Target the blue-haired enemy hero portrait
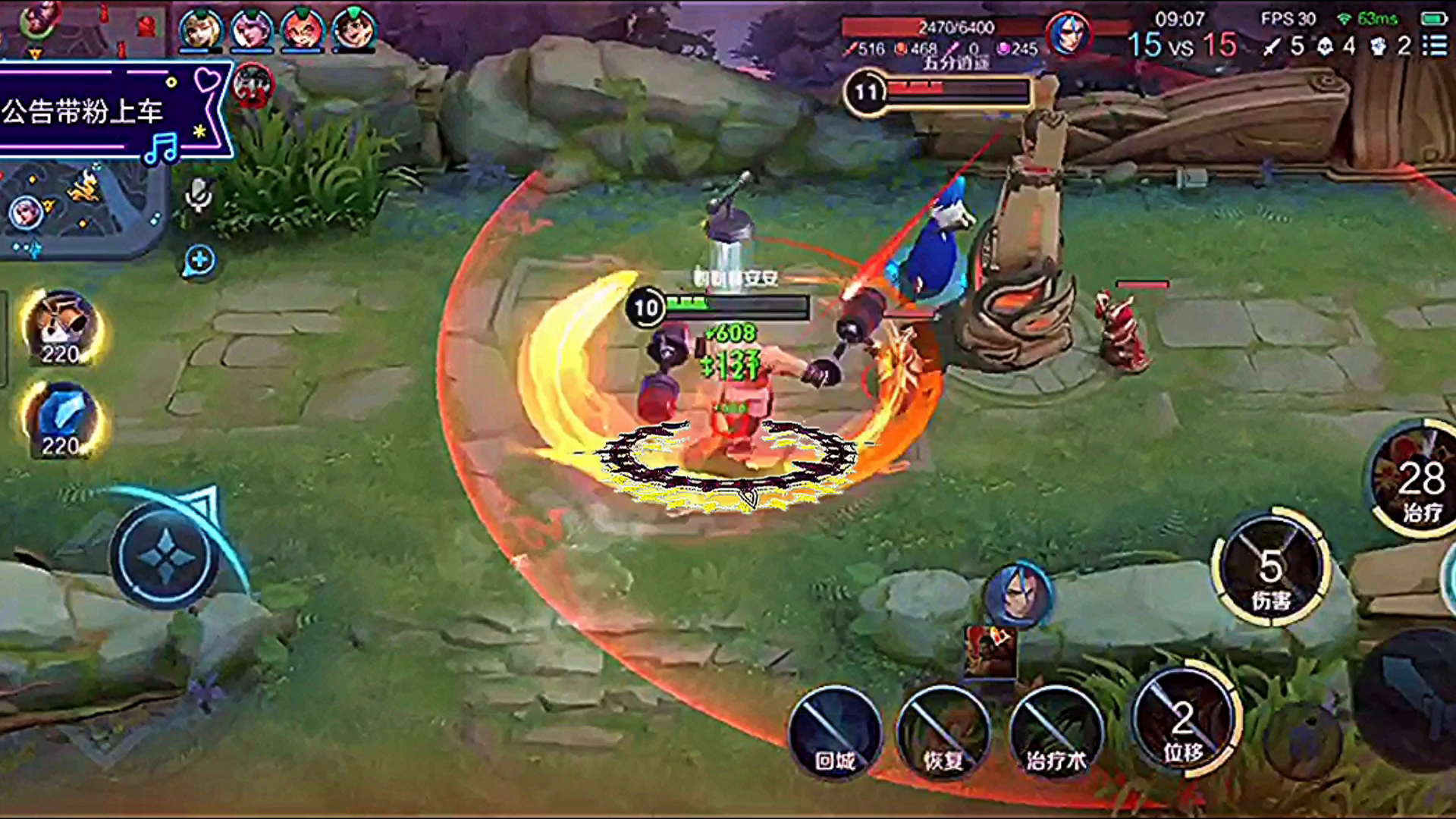 1020,595
